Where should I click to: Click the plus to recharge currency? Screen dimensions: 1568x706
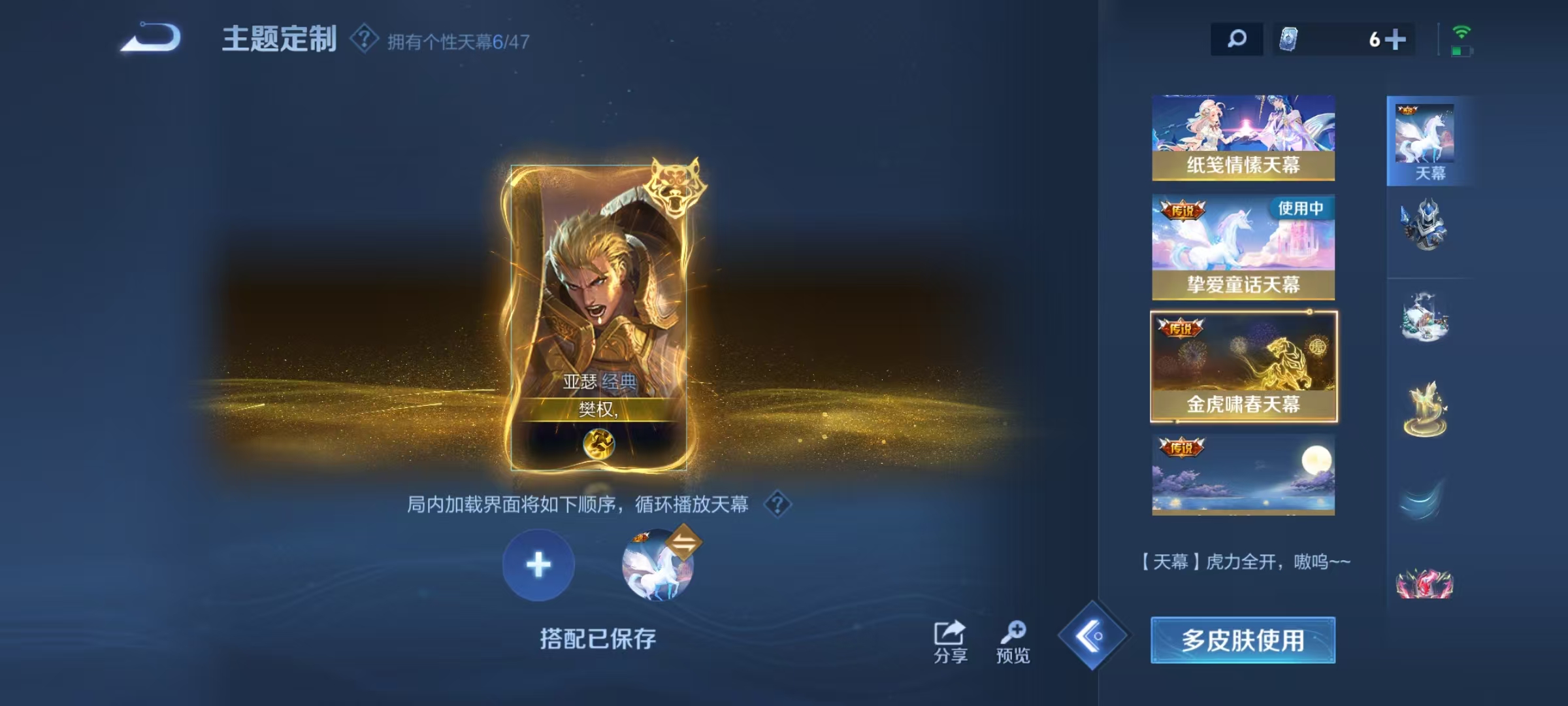pyautogui.click(x=1394, y=39)
